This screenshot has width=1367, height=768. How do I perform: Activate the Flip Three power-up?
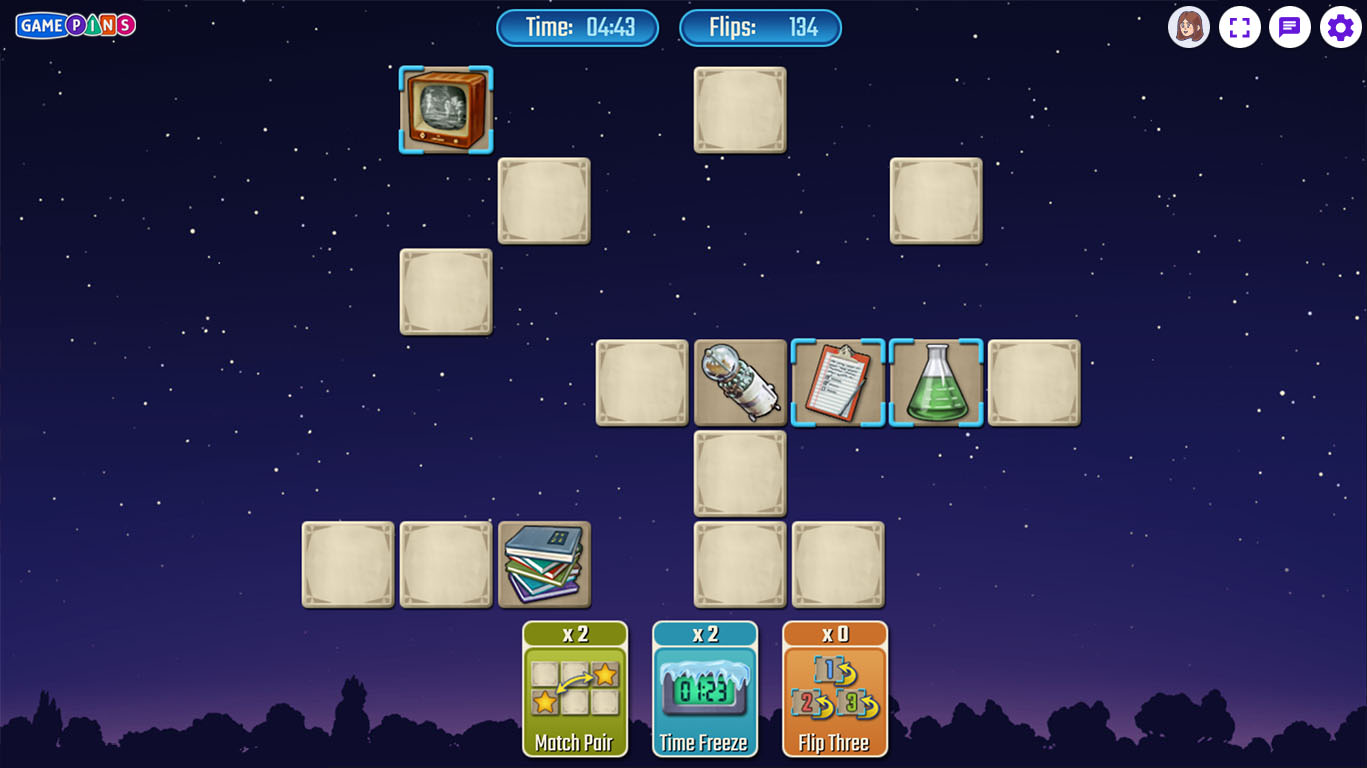click(x=835, y=689)
